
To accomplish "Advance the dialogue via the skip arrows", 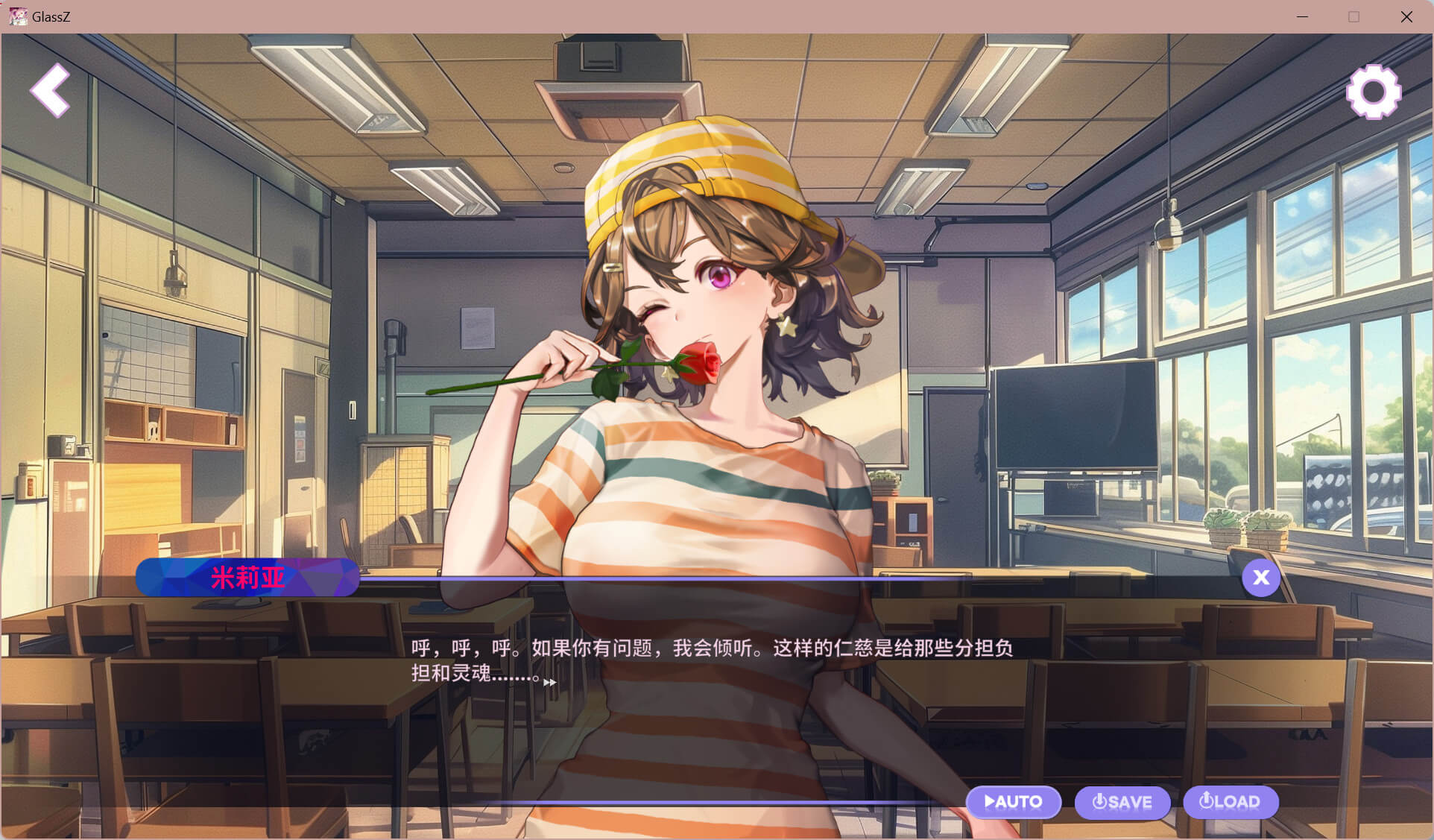I will (550, 682).
